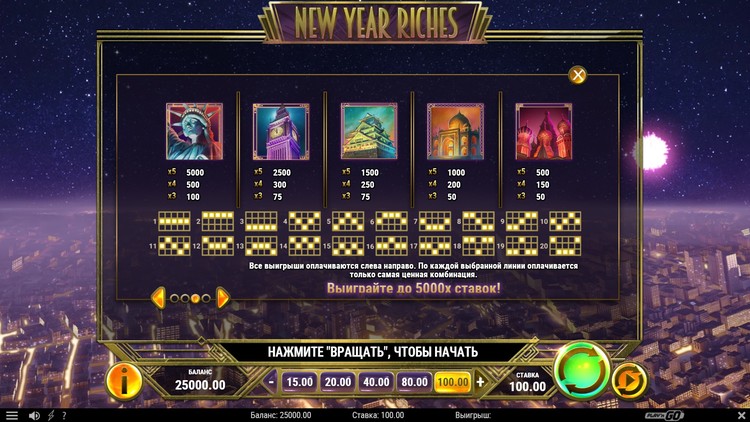Increase the bet with the plus button

pos(480,381)
